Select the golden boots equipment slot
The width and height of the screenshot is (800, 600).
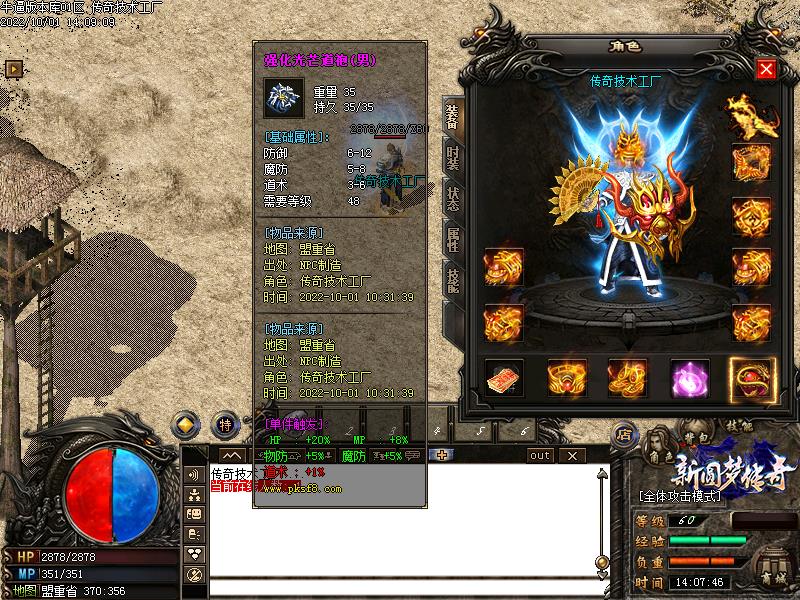(627, 380)
